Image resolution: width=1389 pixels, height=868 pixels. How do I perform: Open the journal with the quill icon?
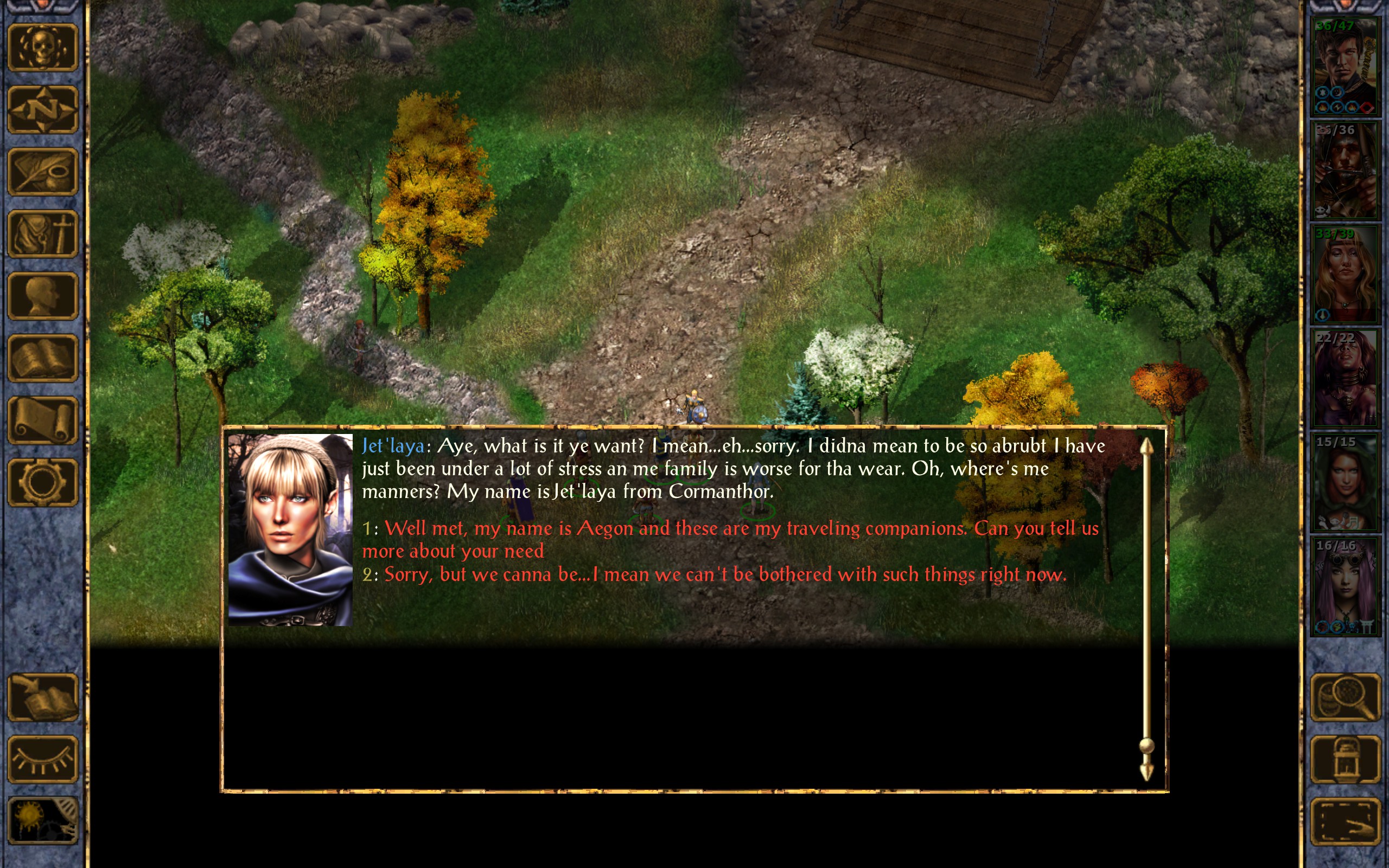(43, 171)
